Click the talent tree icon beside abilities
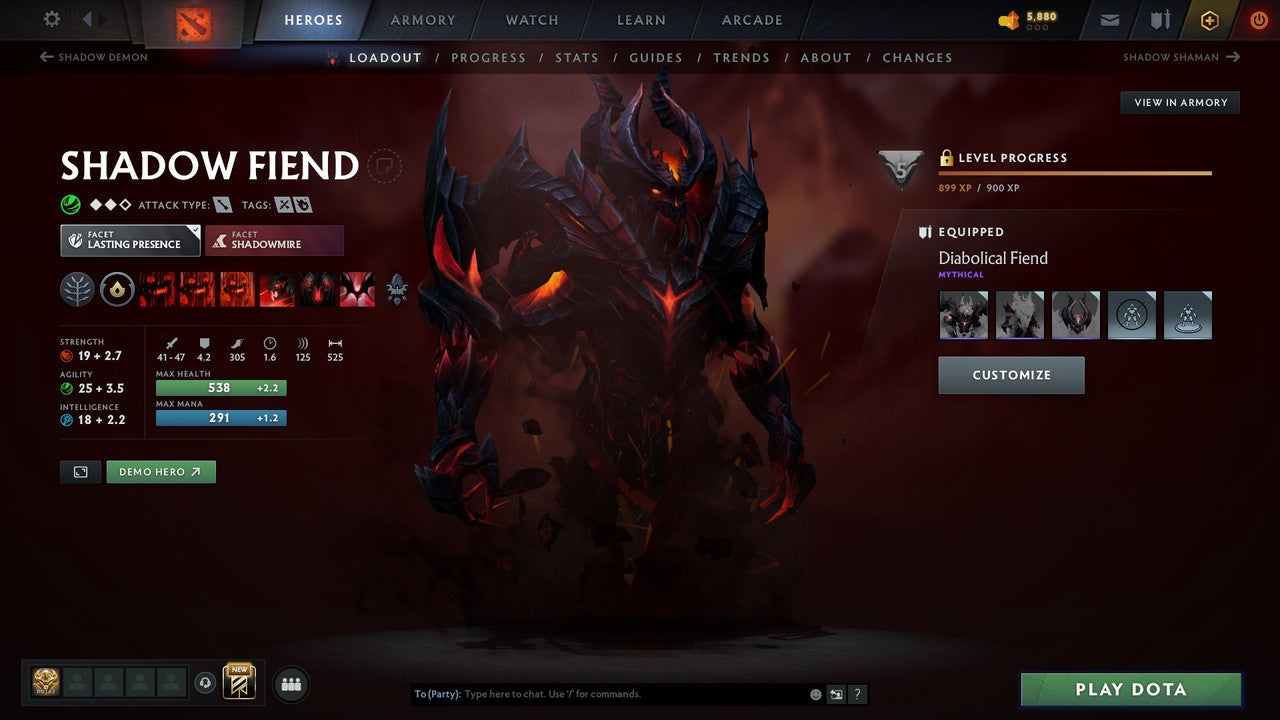 pos(78,289)
